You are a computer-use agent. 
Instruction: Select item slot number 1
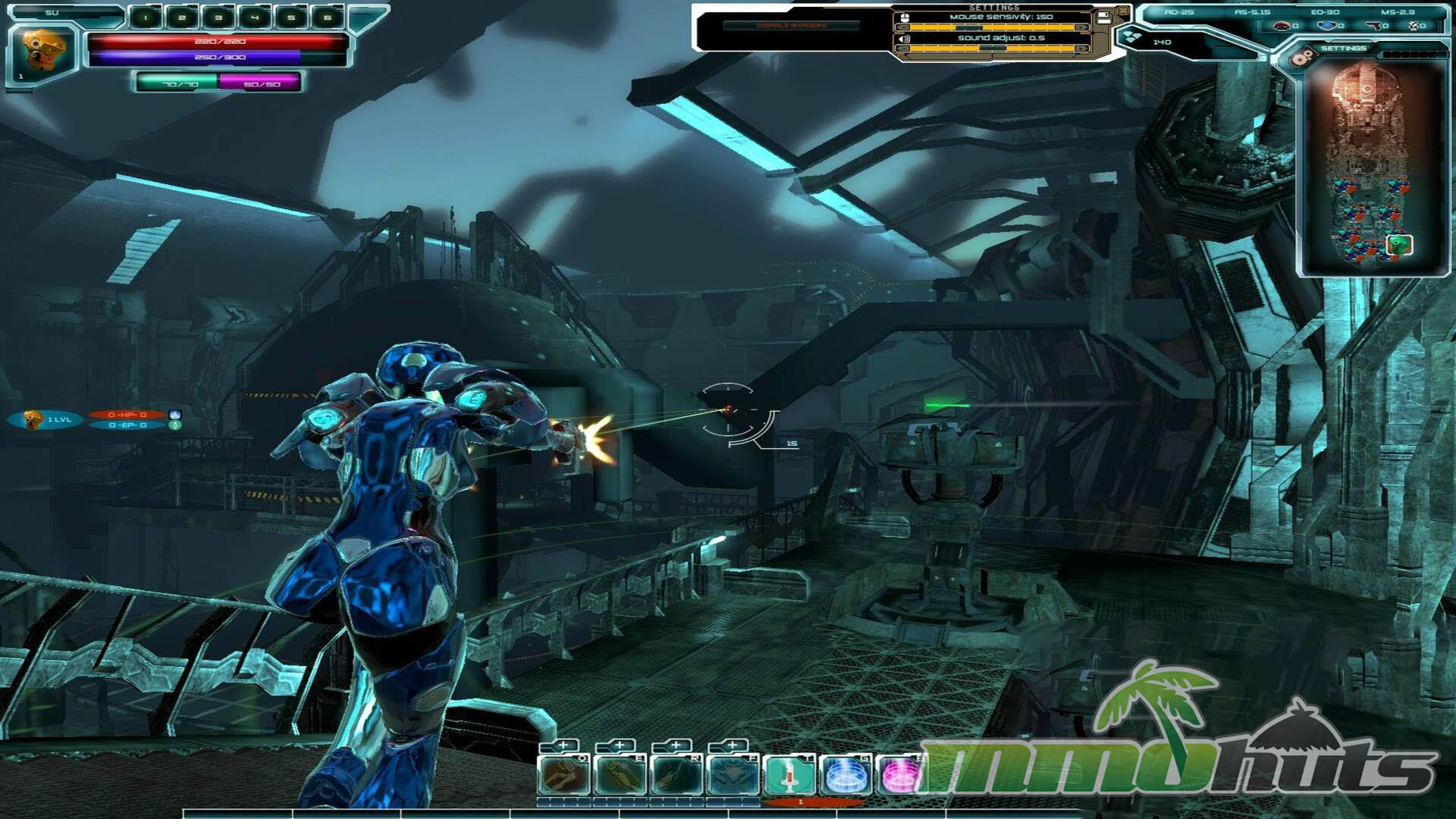(x=146, y=17)
